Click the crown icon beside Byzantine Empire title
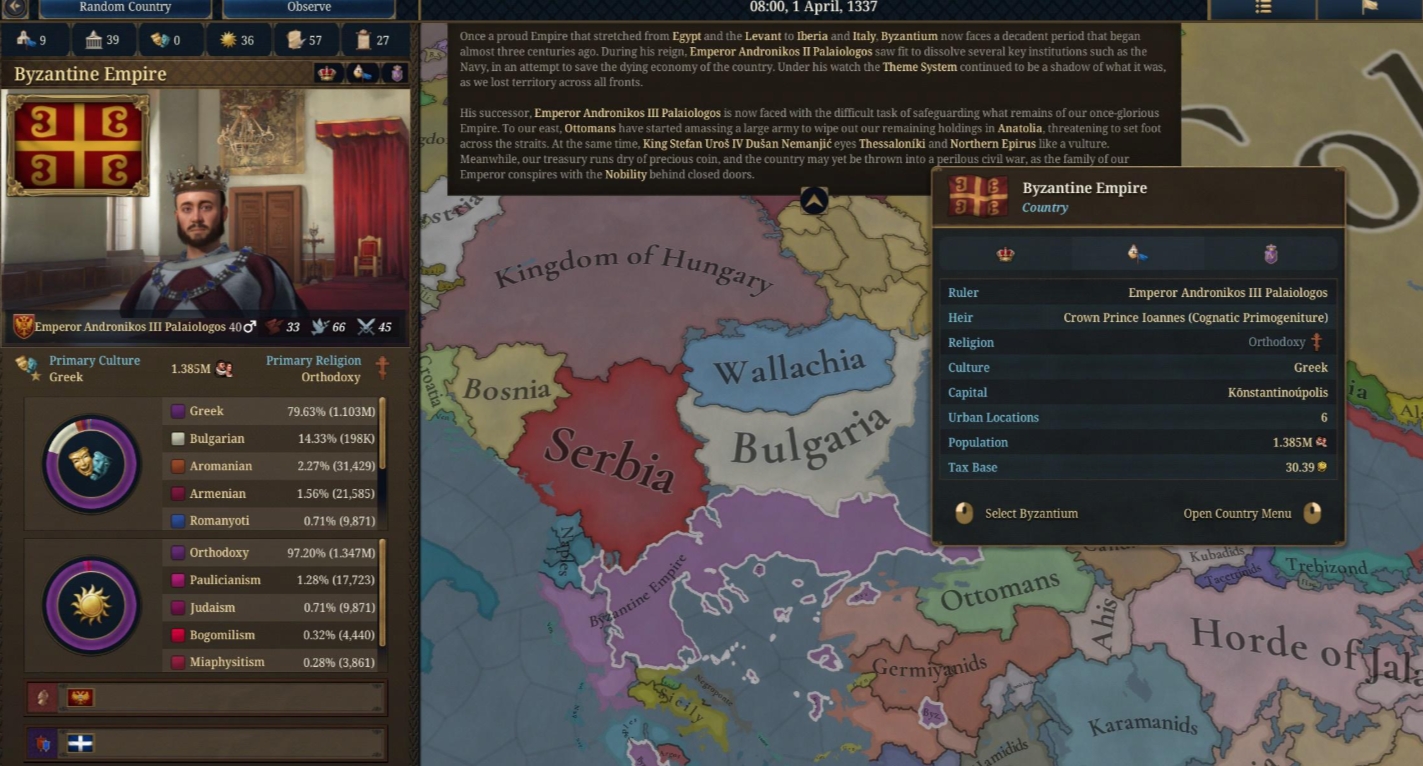 click(326, 74)
